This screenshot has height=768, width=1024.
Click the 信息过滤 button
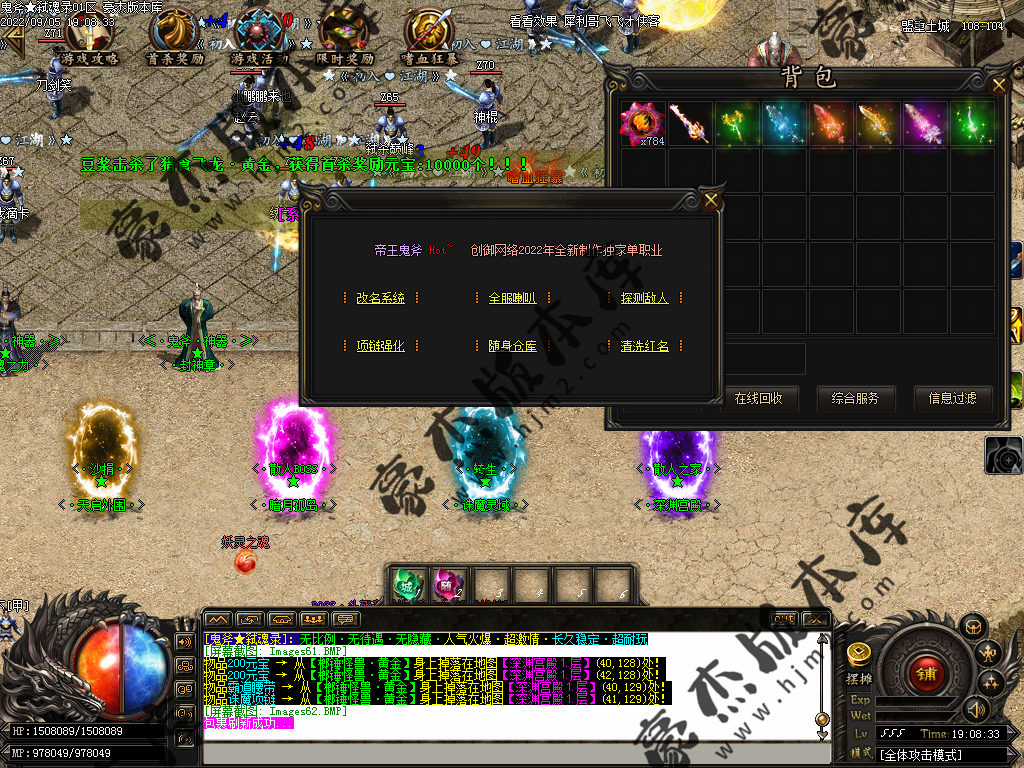coord(952,398)
